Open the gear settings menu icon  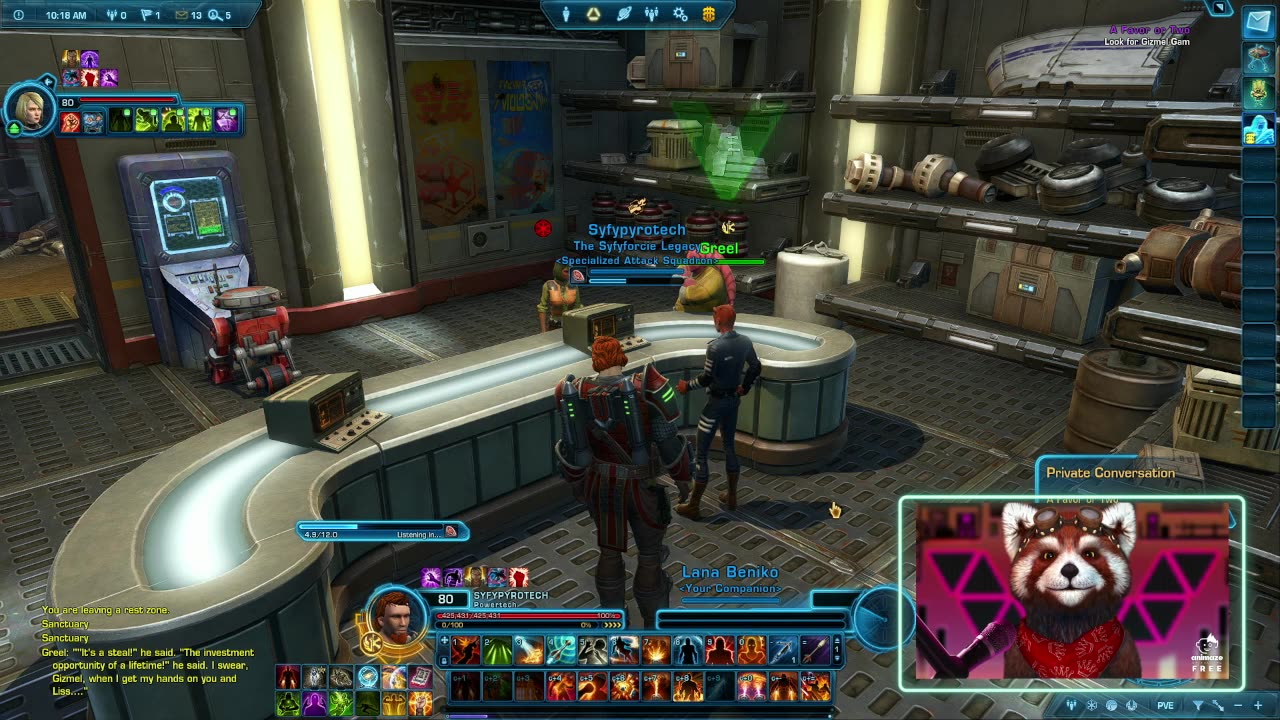[x=680, y=14]
